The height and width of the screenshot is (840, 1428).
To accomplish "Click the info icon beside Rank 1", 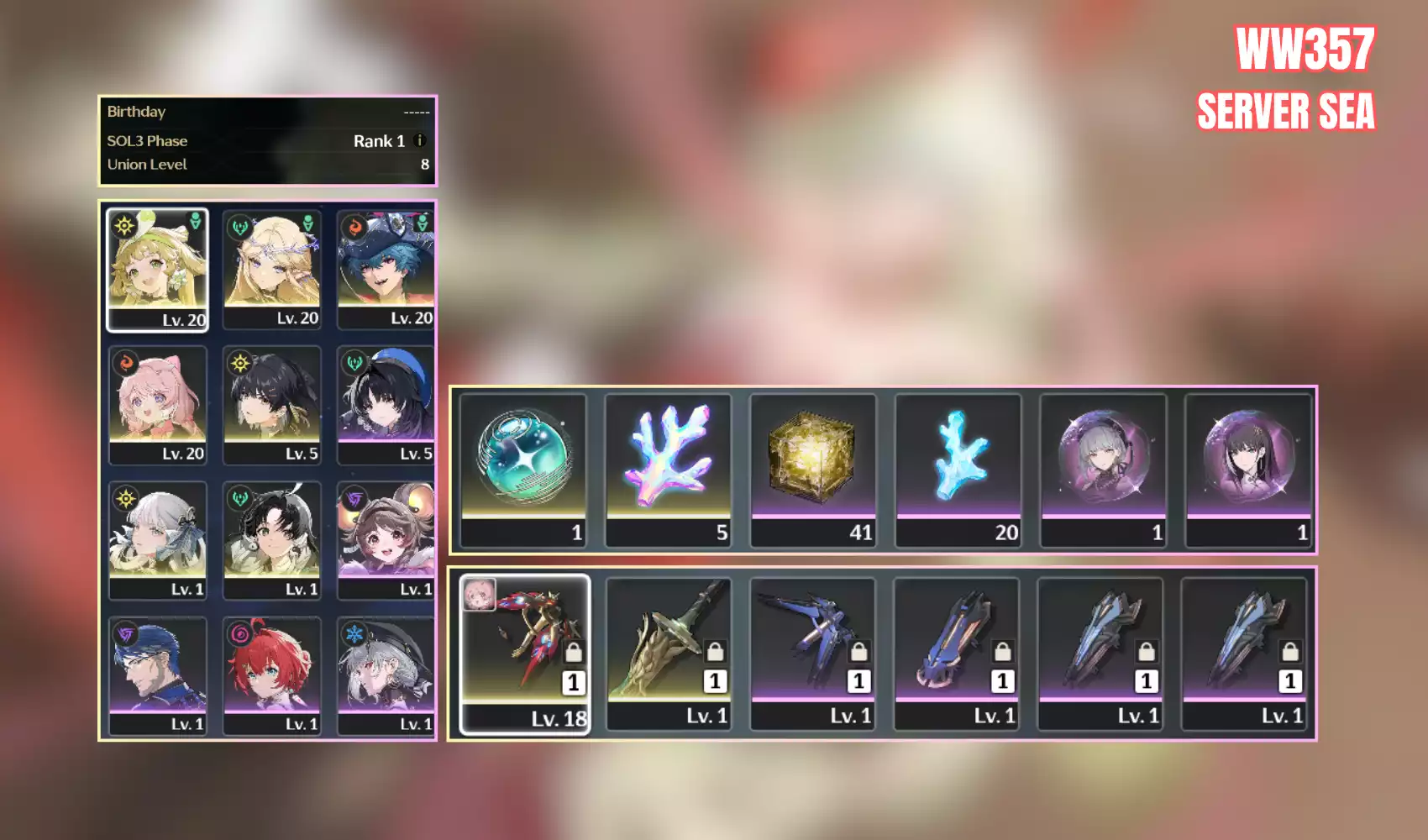I will click(x=420, y=141).
